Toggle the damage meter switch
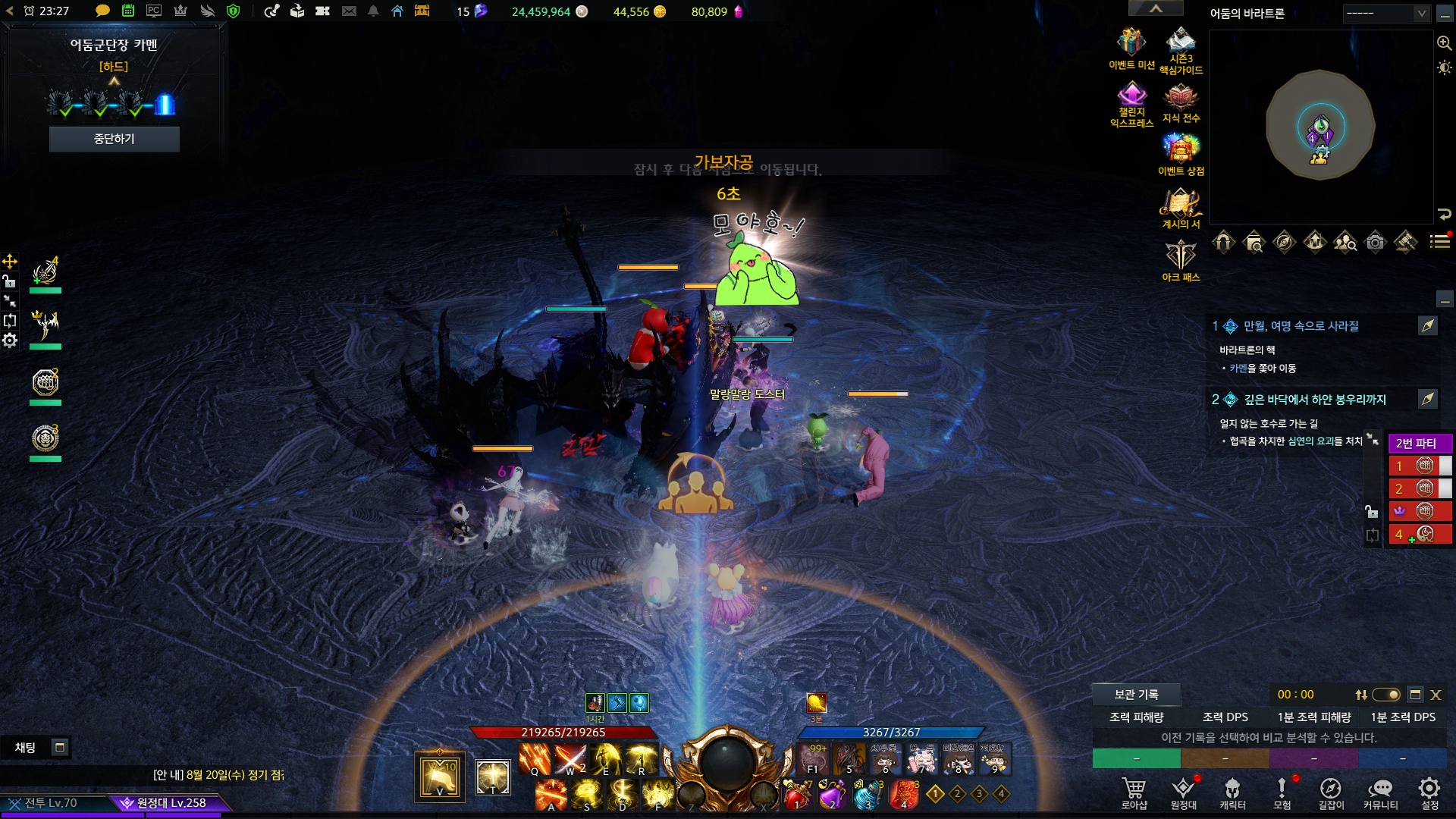Image resolution: width=1456 pixels, height=819 pixels. (x=1386, y=695)
